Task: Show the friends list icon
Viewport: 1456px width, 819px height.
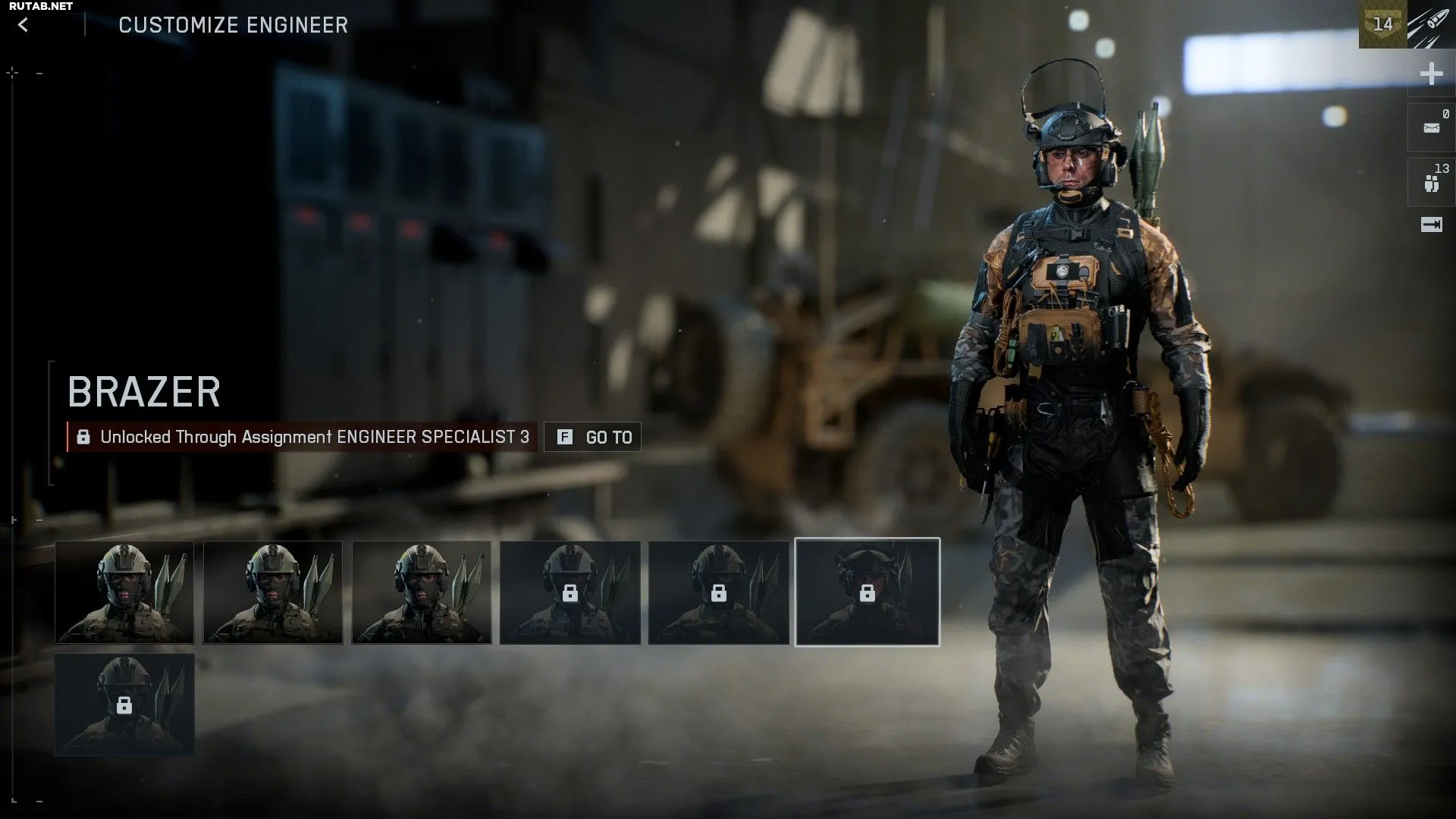Action: pyautogui.click(x=1431, y=183)
